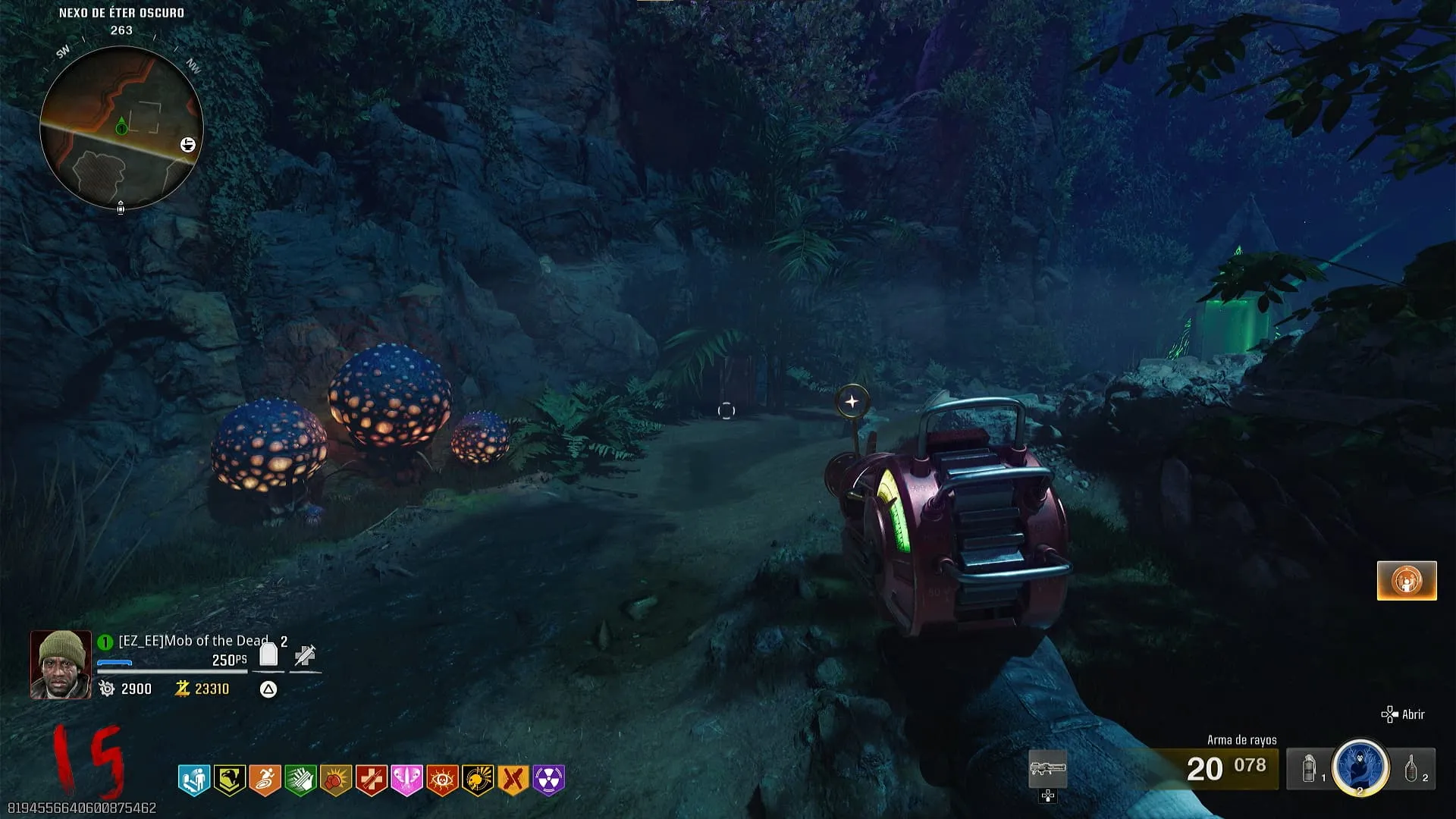Image resolution: width=1456 pixels, height=819 pixels.
Task: Activate the blue hooded figure field upgrade
Action: pos(1360,767)
